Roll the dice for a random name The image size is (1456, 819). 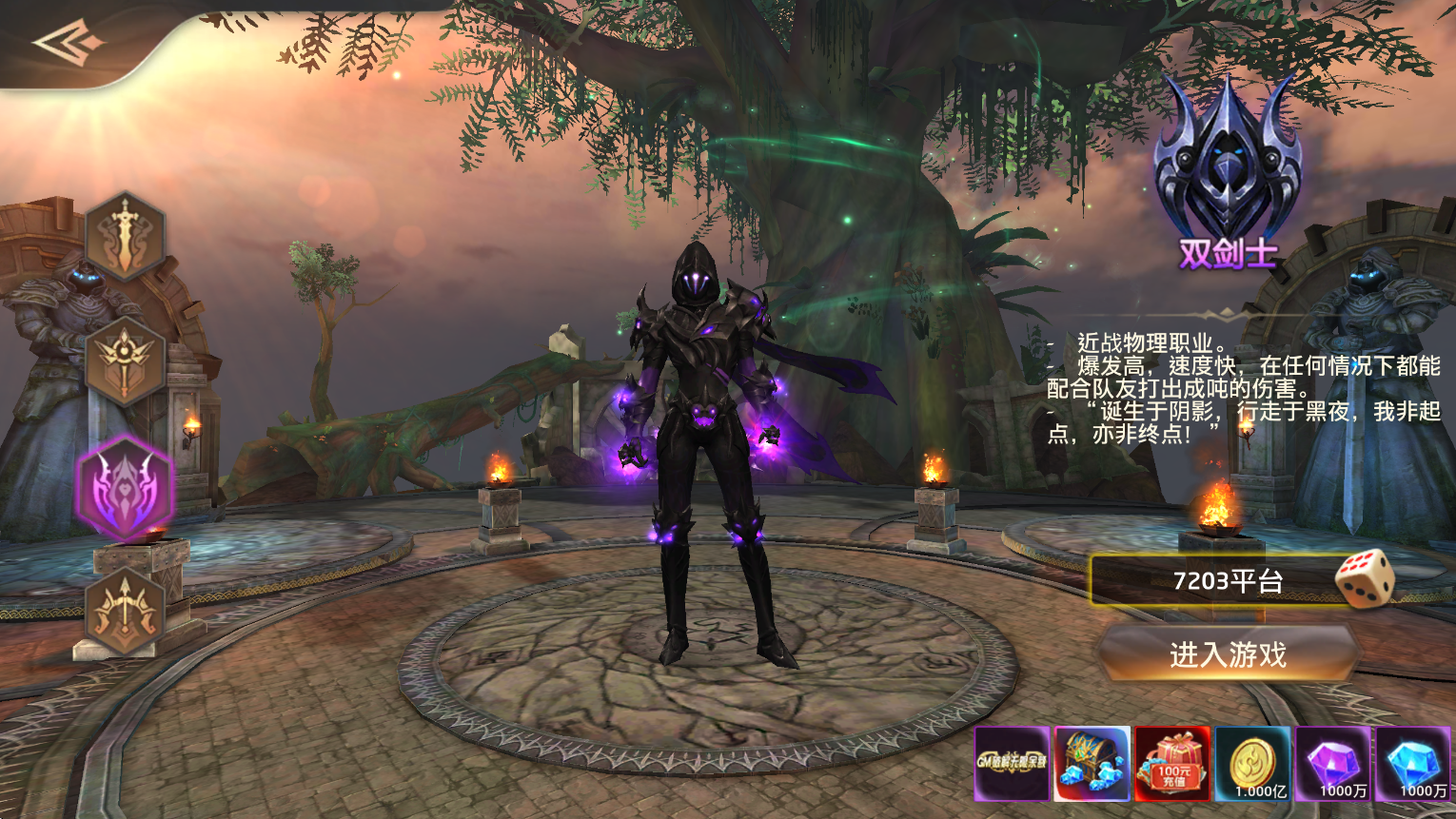pos(1365,577)
